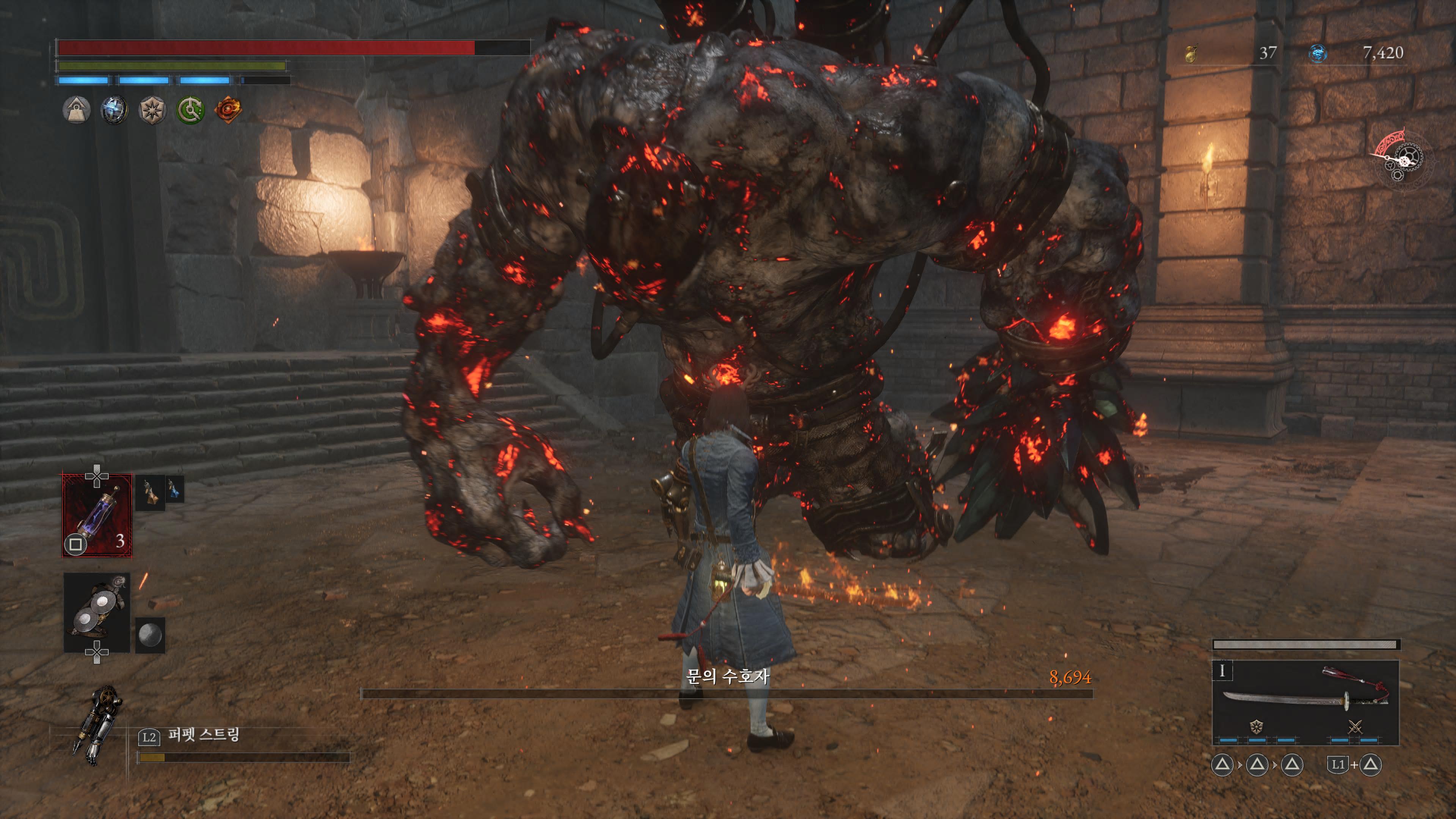The height and width of the screenshot is (819, 1456).
Task: Pick the blue potion bottle slot
Action: pos(174,490)
